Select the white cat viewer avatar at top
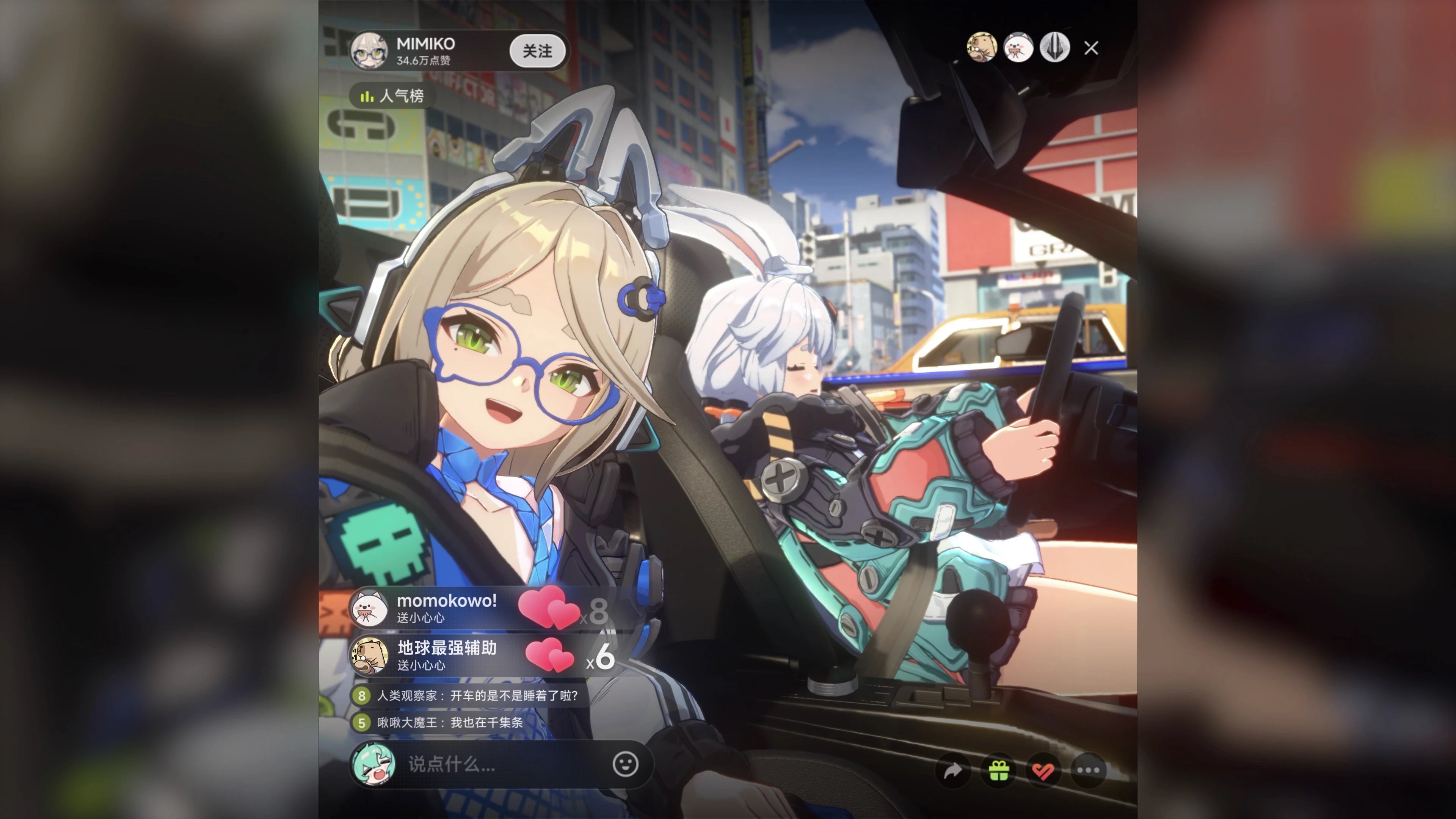The width and height of the screenshot is (1456, 819). tap(1018, 47)
